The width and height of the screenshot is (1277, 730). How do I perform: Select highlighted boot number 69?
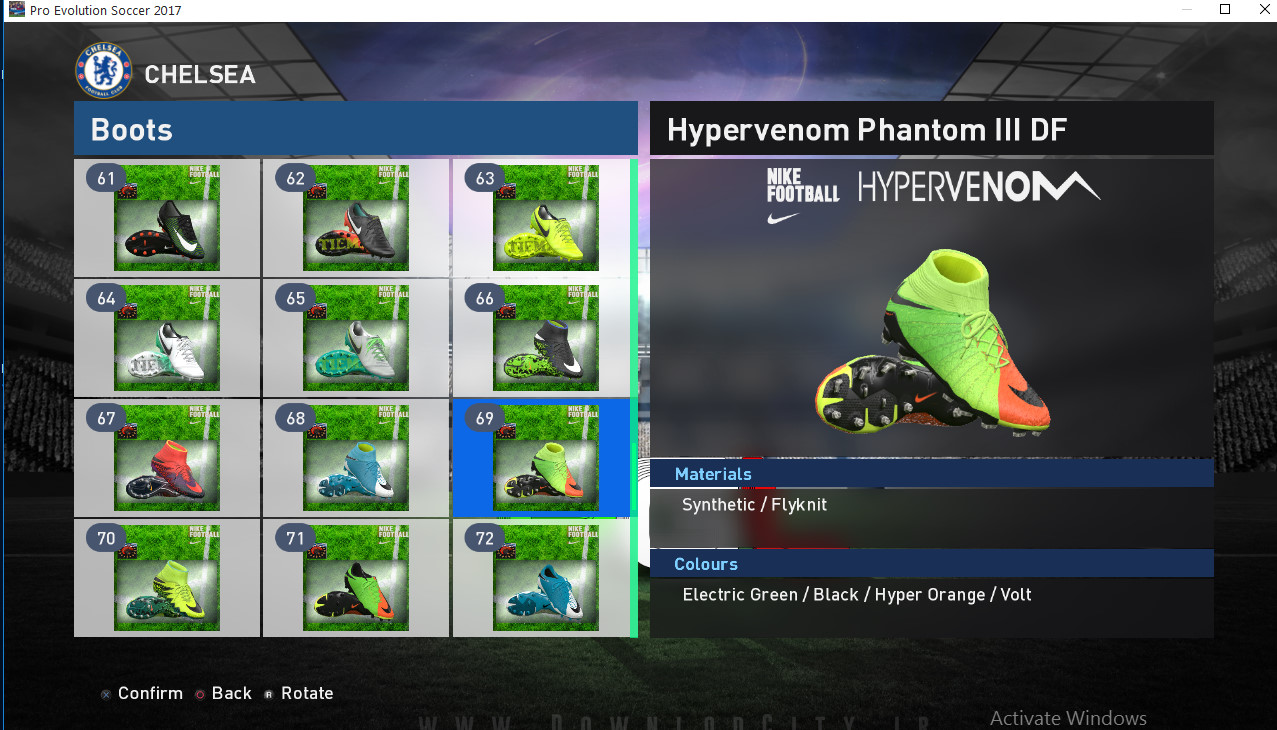pyautogui.click(x=546, y=458)
